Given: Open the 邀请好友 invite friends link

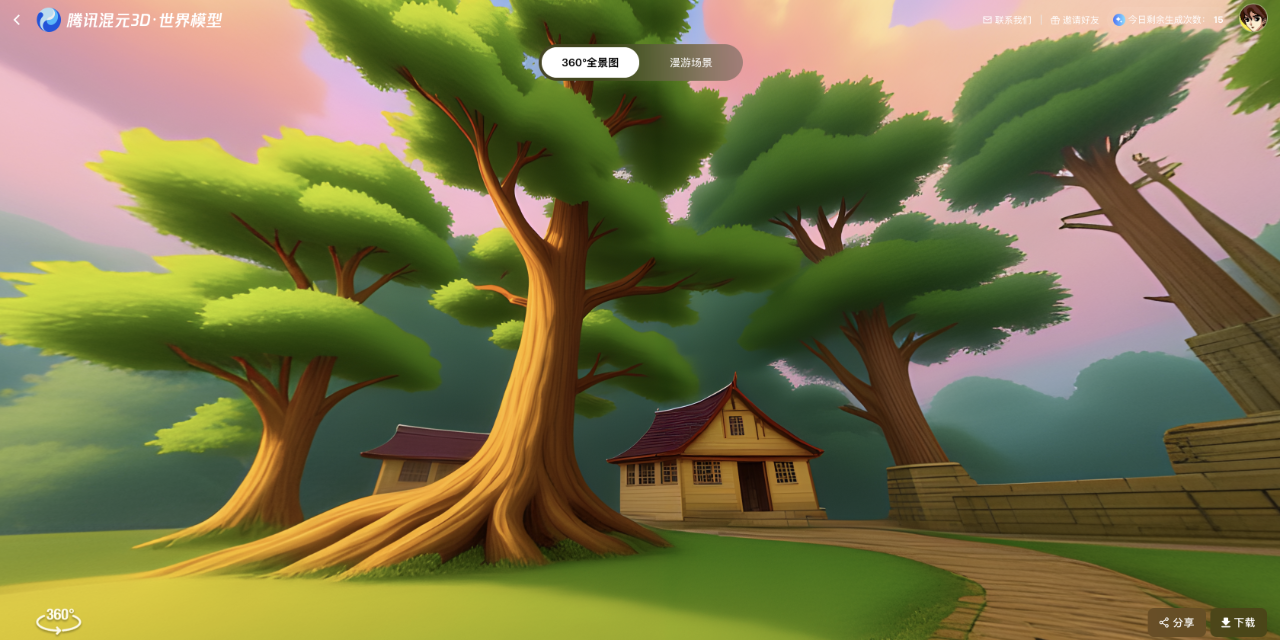Looking at the screenshot, I should click(1074, 20).
